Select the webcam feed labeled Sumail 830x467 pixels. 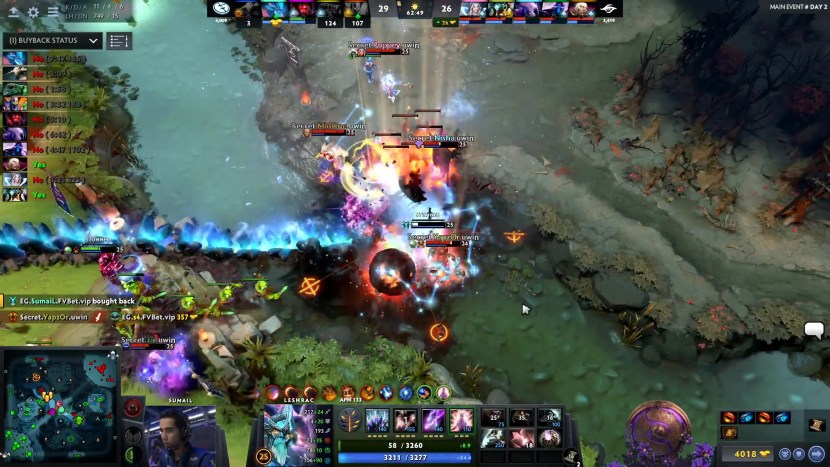181,435
